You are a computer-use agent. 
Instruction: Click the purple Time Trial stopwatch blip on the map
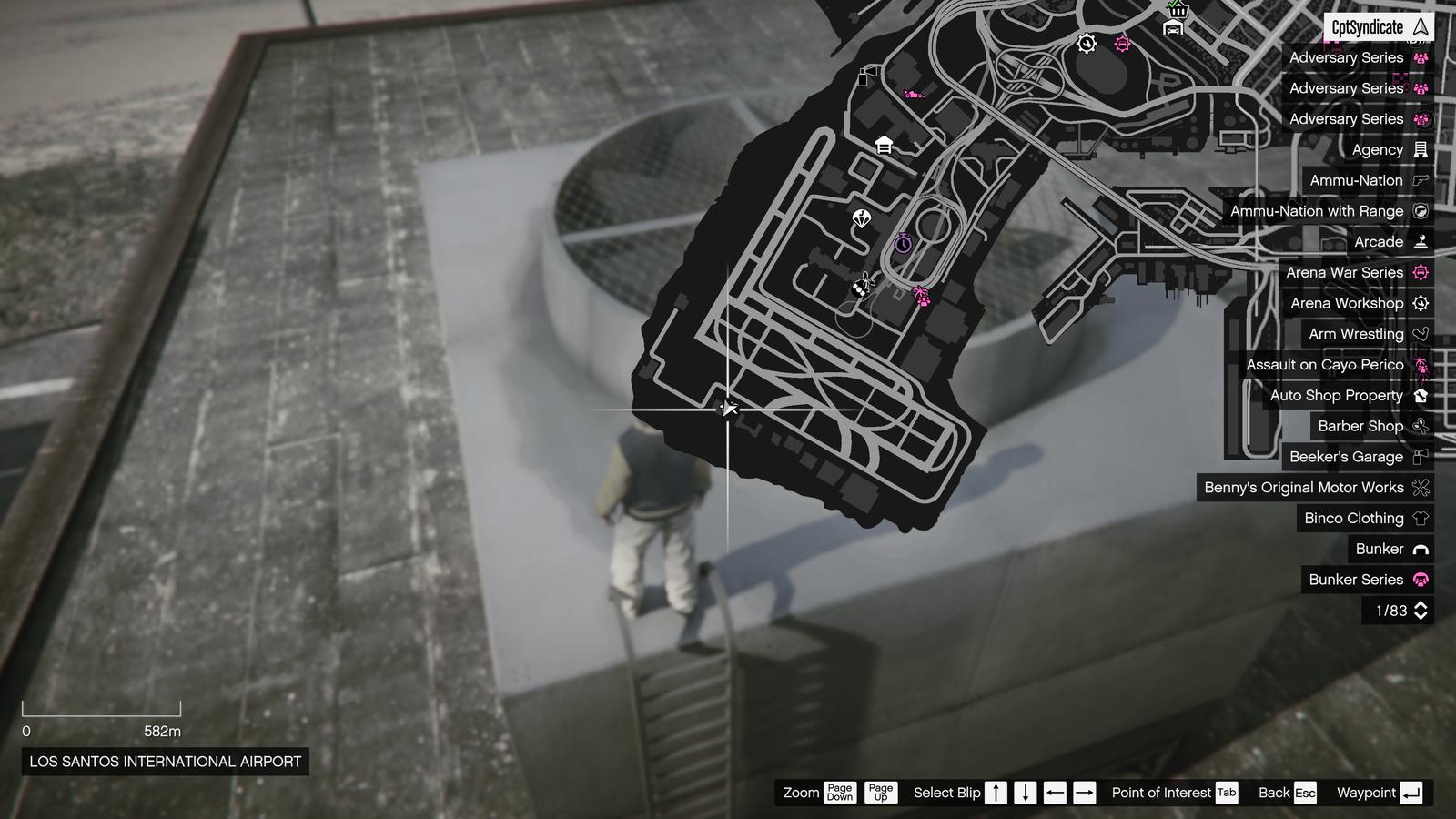pyautogui.click(x=903, y=244)
